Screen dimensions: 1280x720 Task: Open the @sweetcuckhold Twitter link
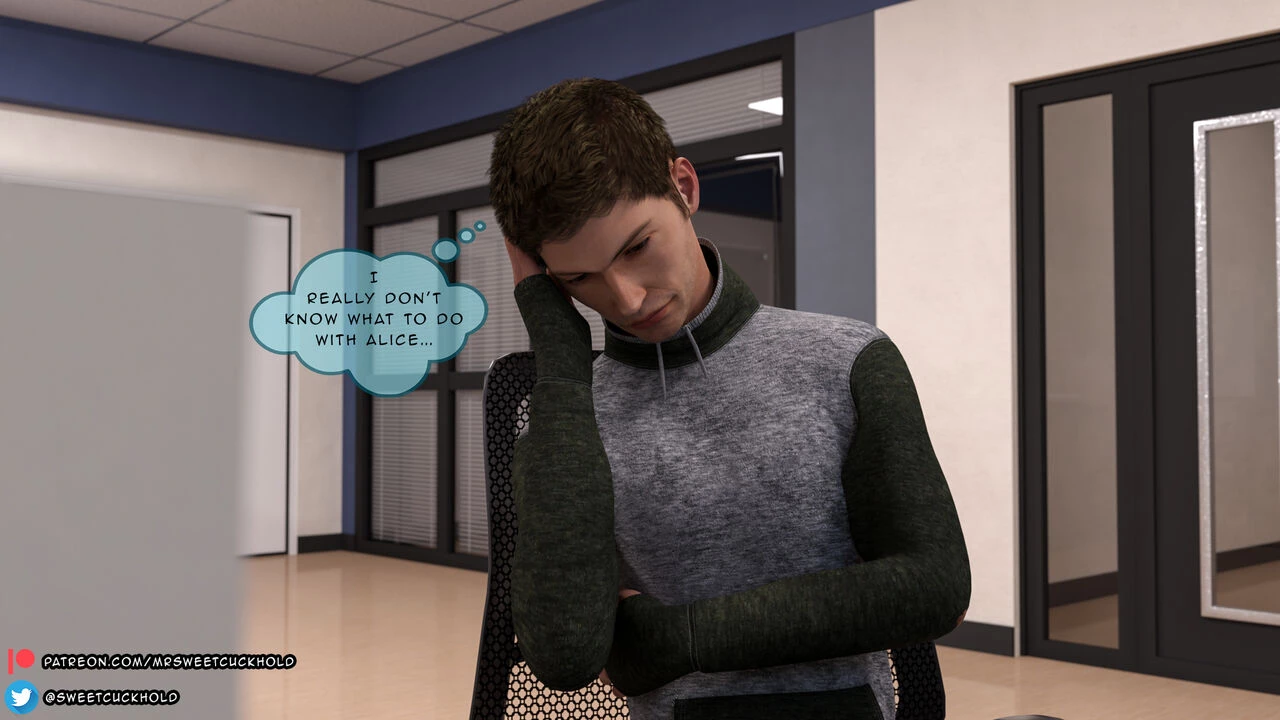(110, 697)
